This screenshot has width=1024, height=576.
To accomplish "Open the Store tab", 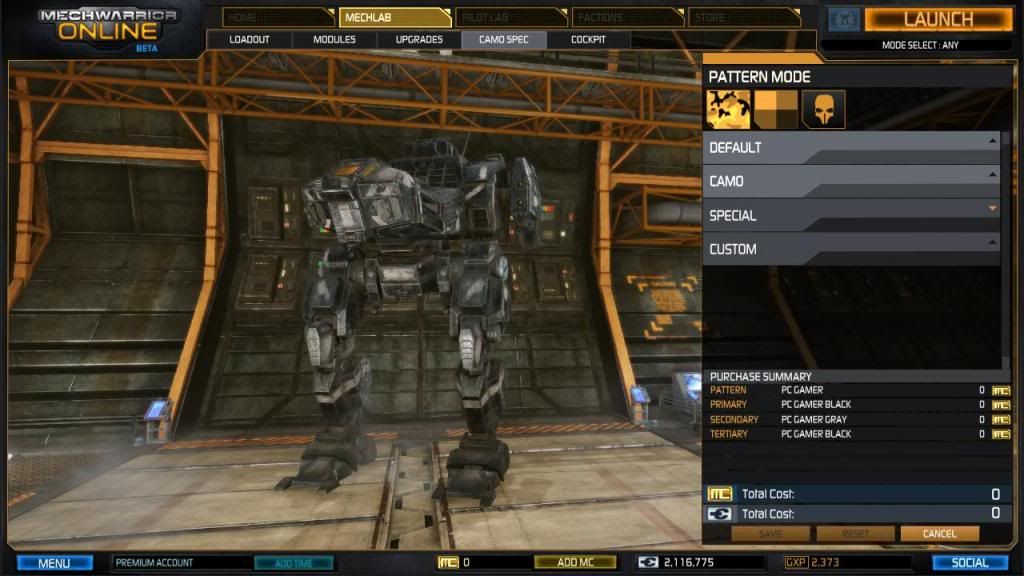I will 742,17.
